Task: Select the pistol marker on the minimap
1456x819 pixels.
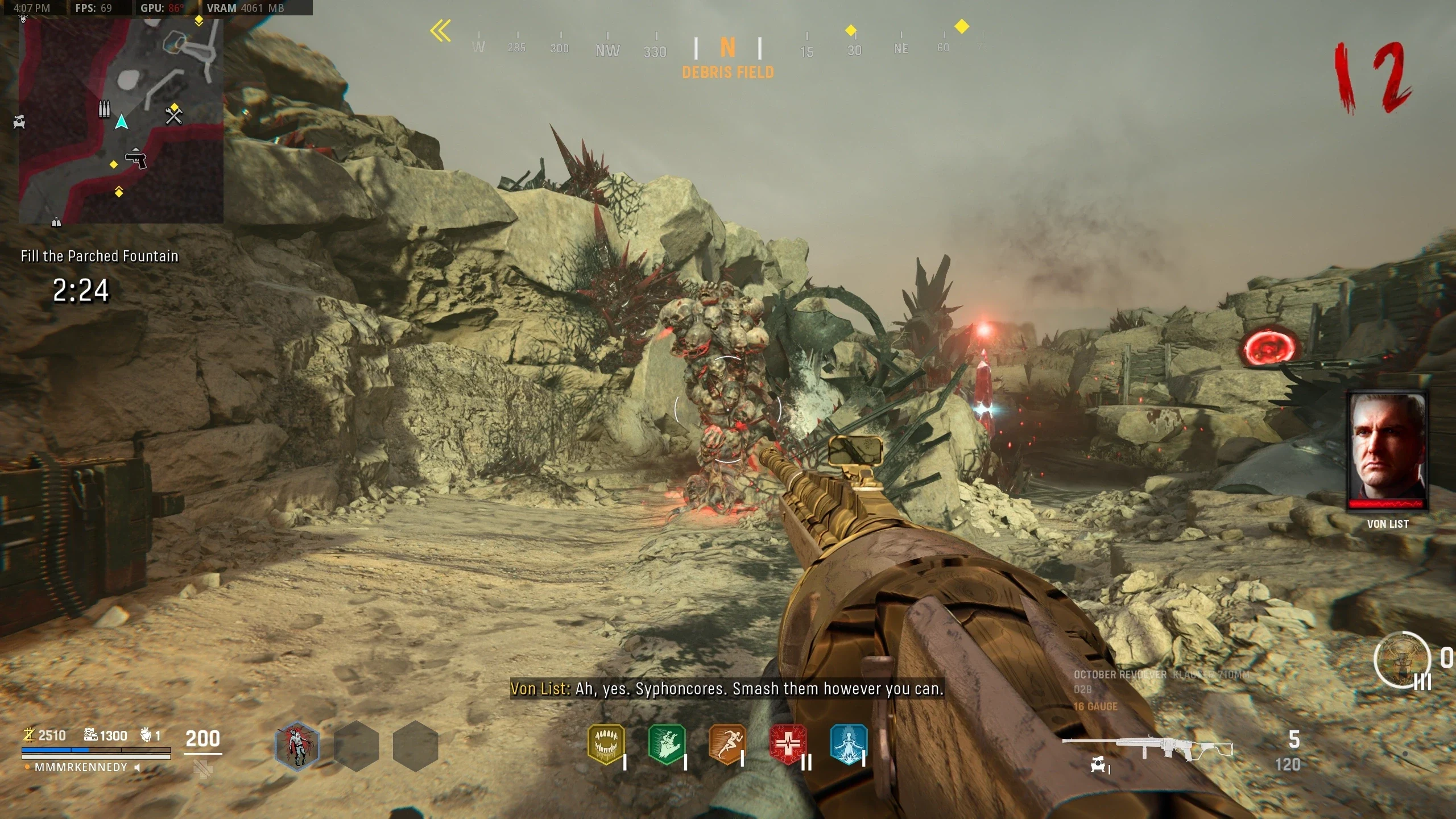Action: (136, 158)
